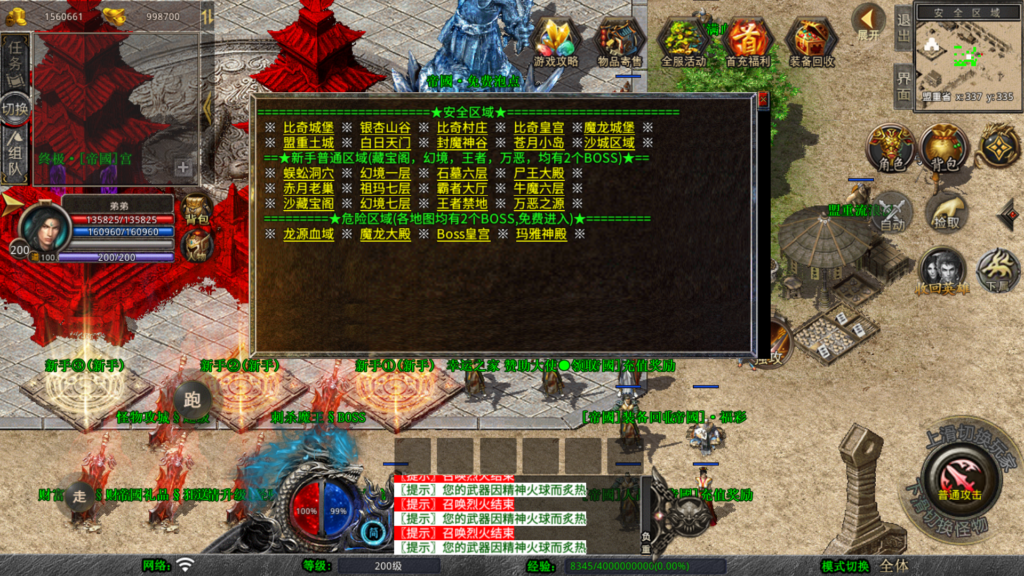The image size is (1024, 576).
Task: Open the 角色 character sheet
Action: (890, 149)
